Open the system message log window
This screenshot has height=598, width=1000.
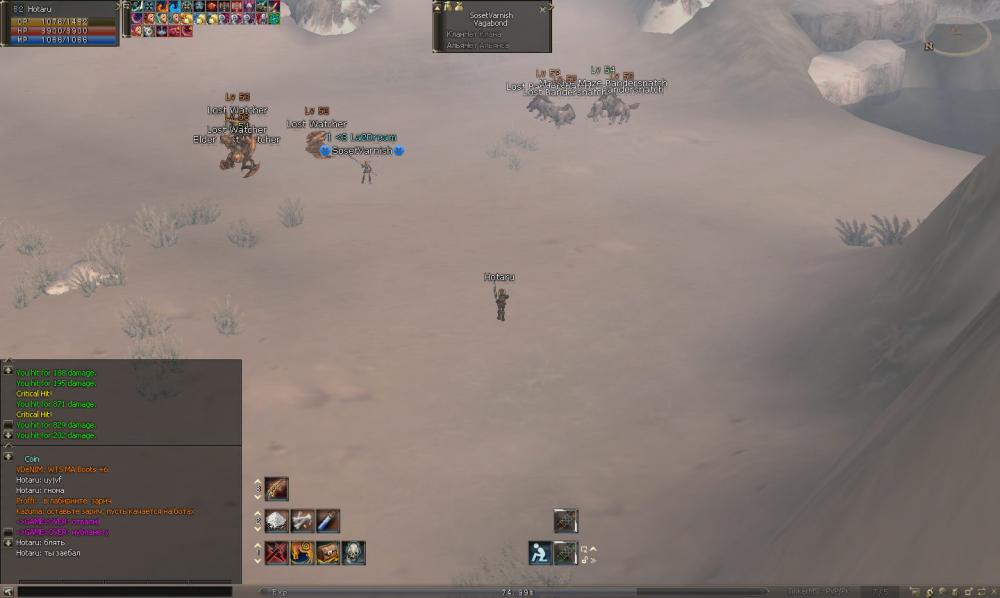pos(121,402)
